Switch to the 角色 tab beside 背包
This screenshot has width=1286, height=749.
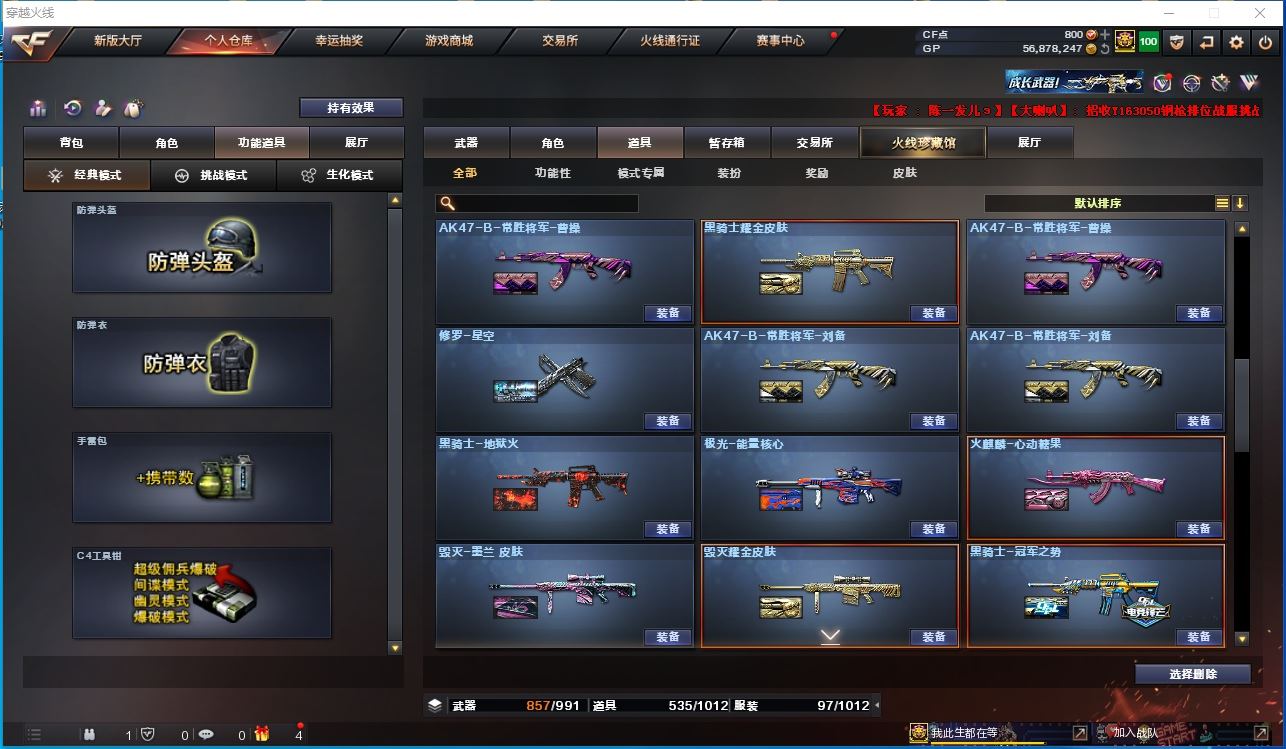coord(166,143)
